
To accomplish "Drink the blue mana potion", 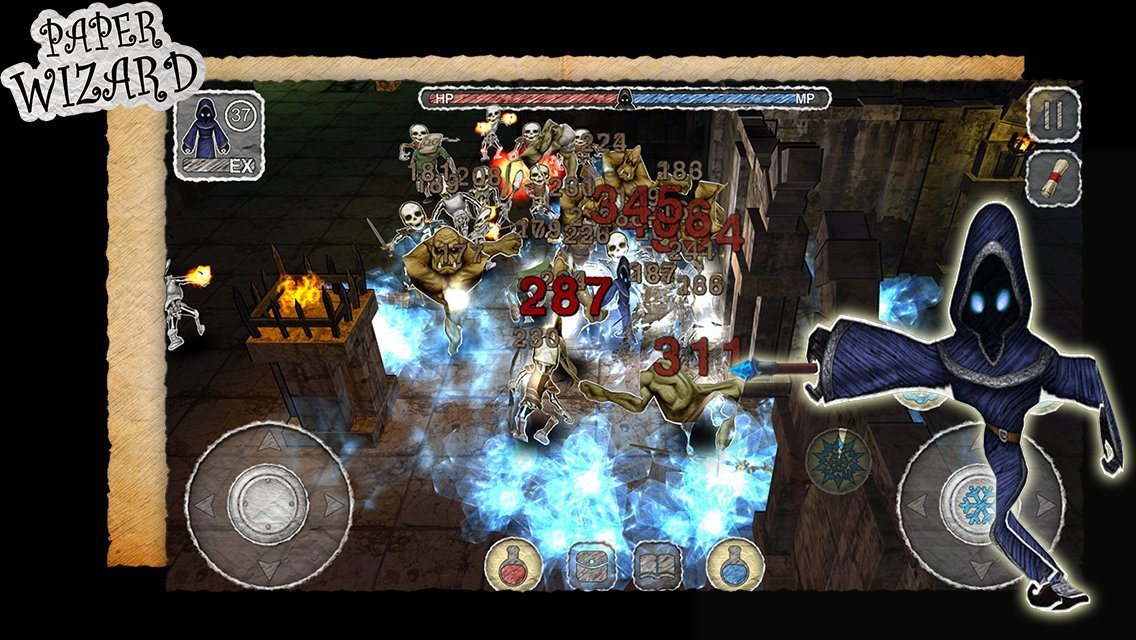I will [734, 566].
